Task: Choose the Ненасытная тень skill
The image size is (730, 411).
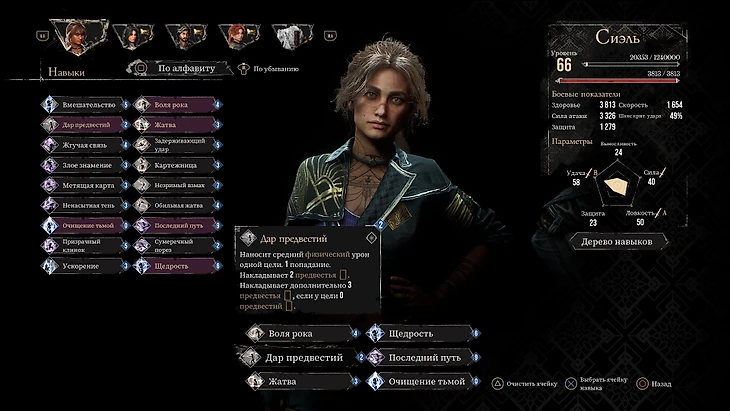Action: 87,205
